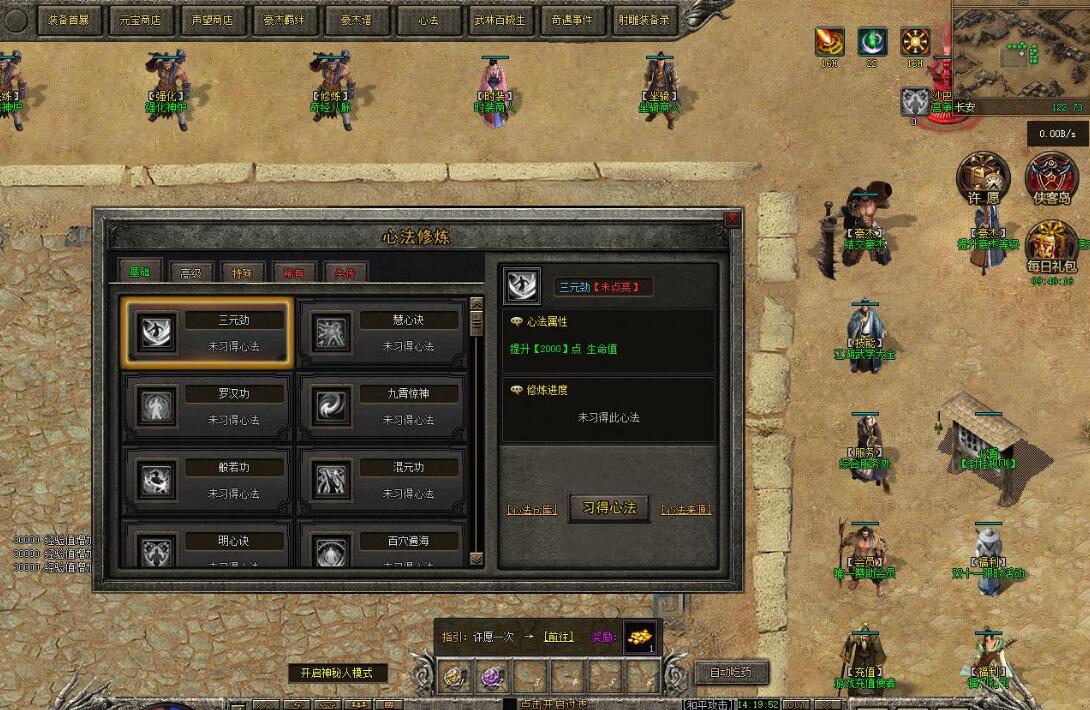Close the 心法修炼 window
The image size is (1090, 710).
732,218
